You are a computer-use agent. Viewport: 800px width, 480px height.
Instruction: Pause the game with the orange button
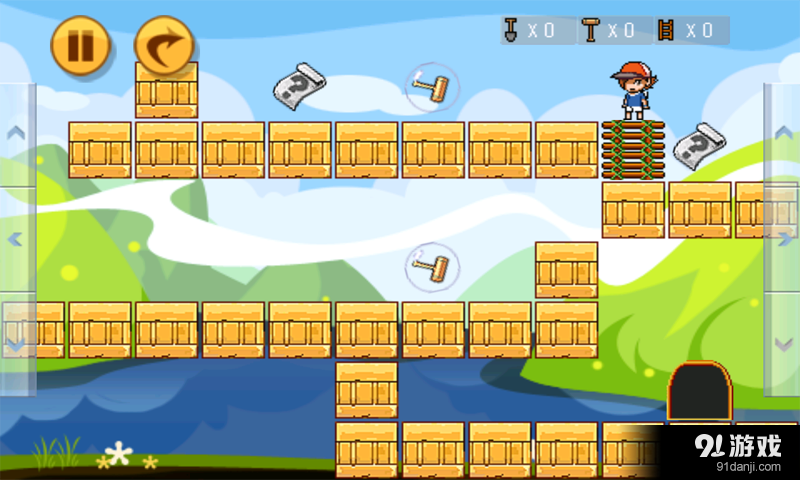click(79, 45)
